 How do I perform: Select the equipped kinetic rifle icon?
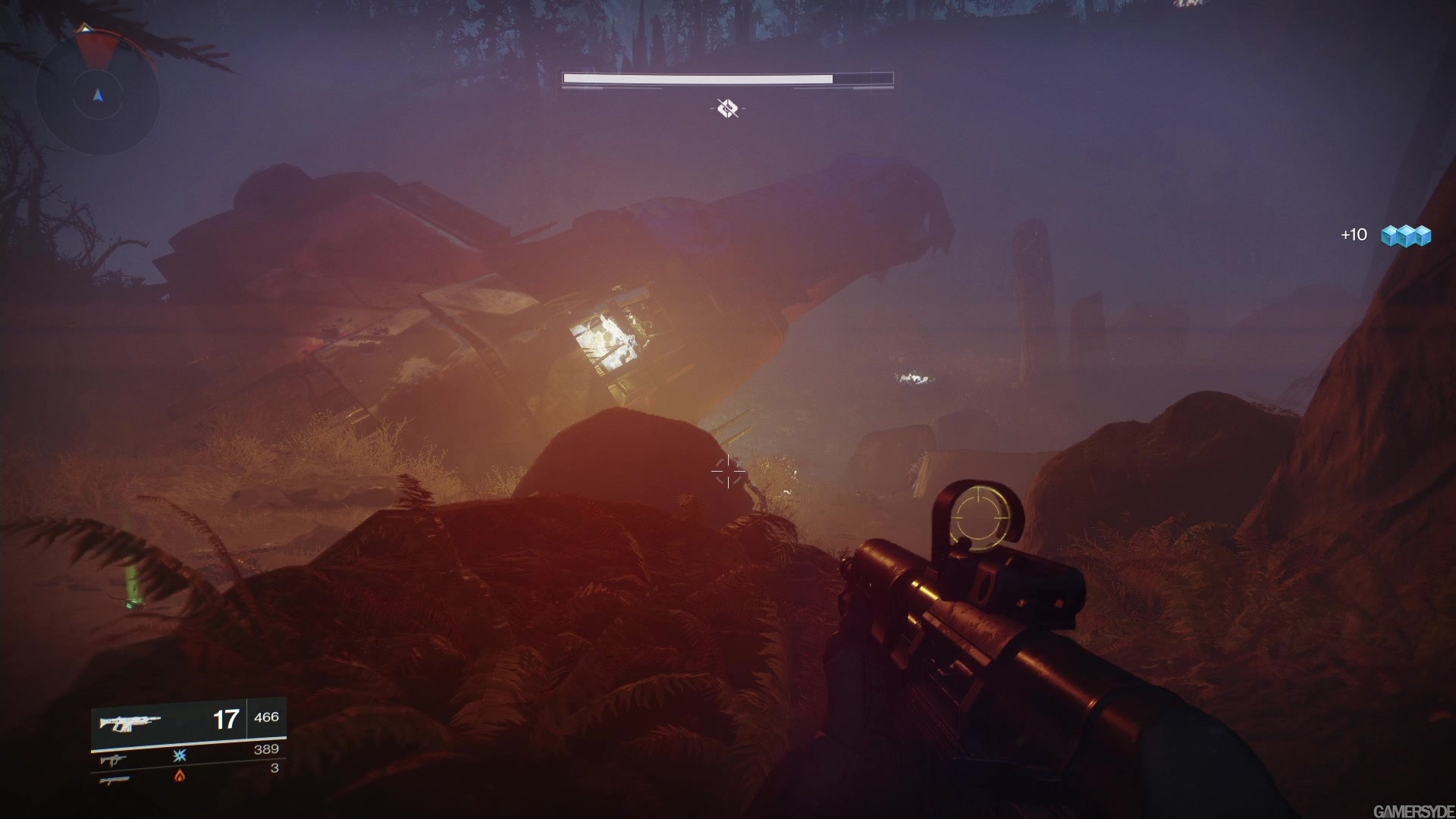[130, 721]
